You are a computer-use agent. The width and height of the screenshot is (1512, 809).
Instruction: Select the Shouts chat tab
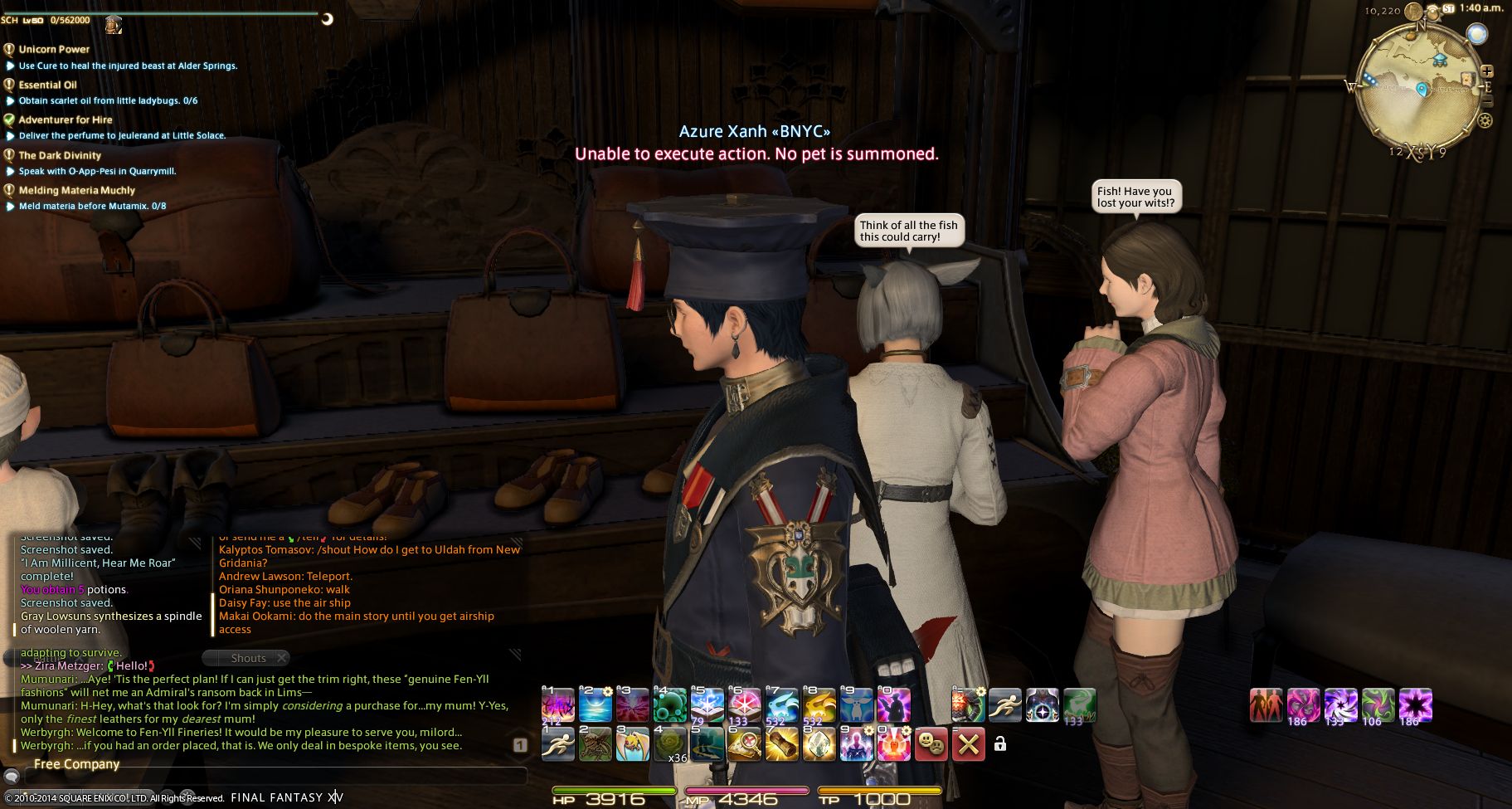point(248,658)
